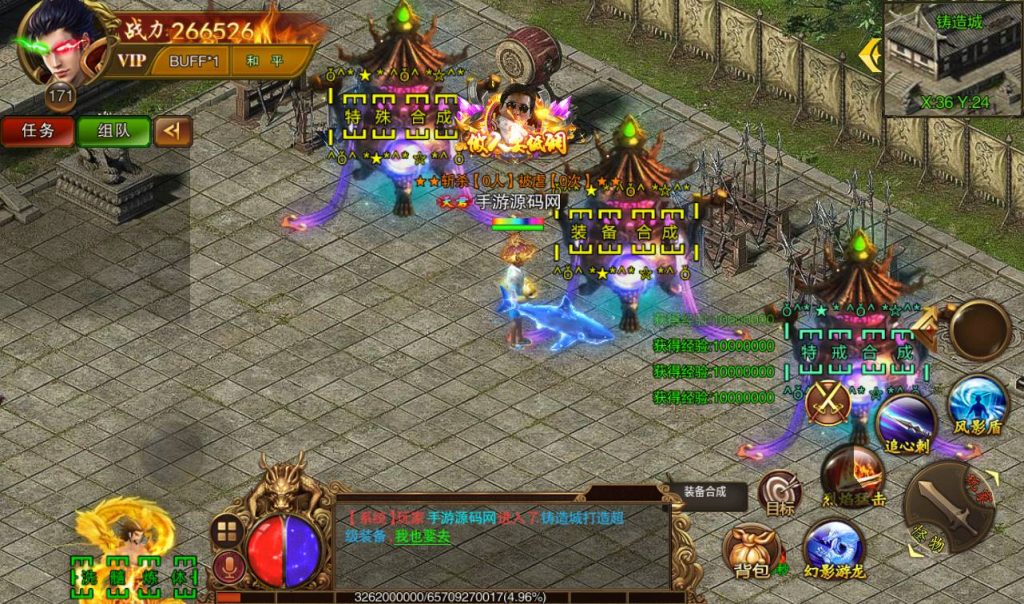Activate the microphone voice chat button
The width and height of the screenshot is (1024, 604).
[x=228, y=568]
